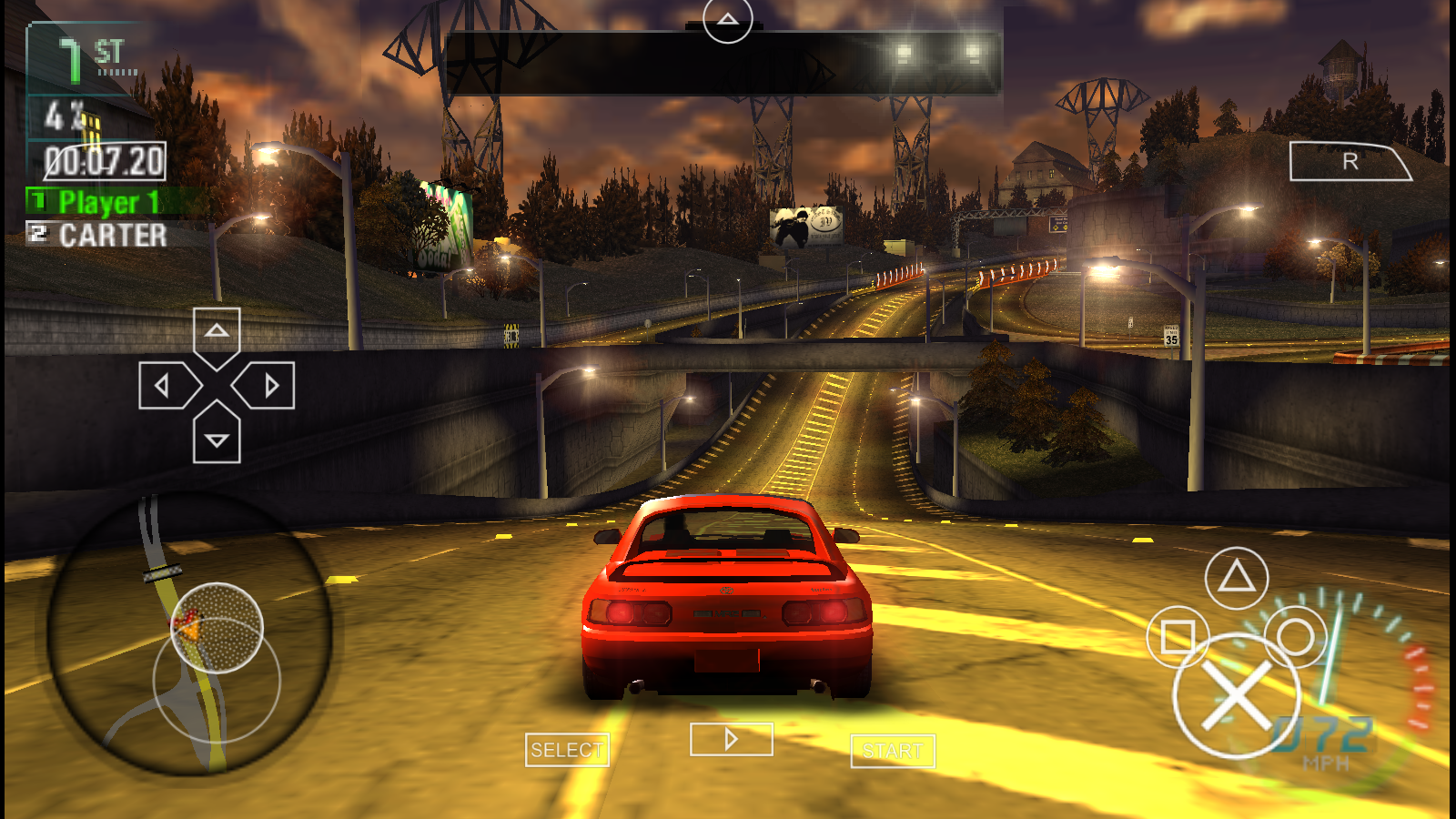
Task: Tap the D-pad left arrow
Action: click(x=166, y=386)
